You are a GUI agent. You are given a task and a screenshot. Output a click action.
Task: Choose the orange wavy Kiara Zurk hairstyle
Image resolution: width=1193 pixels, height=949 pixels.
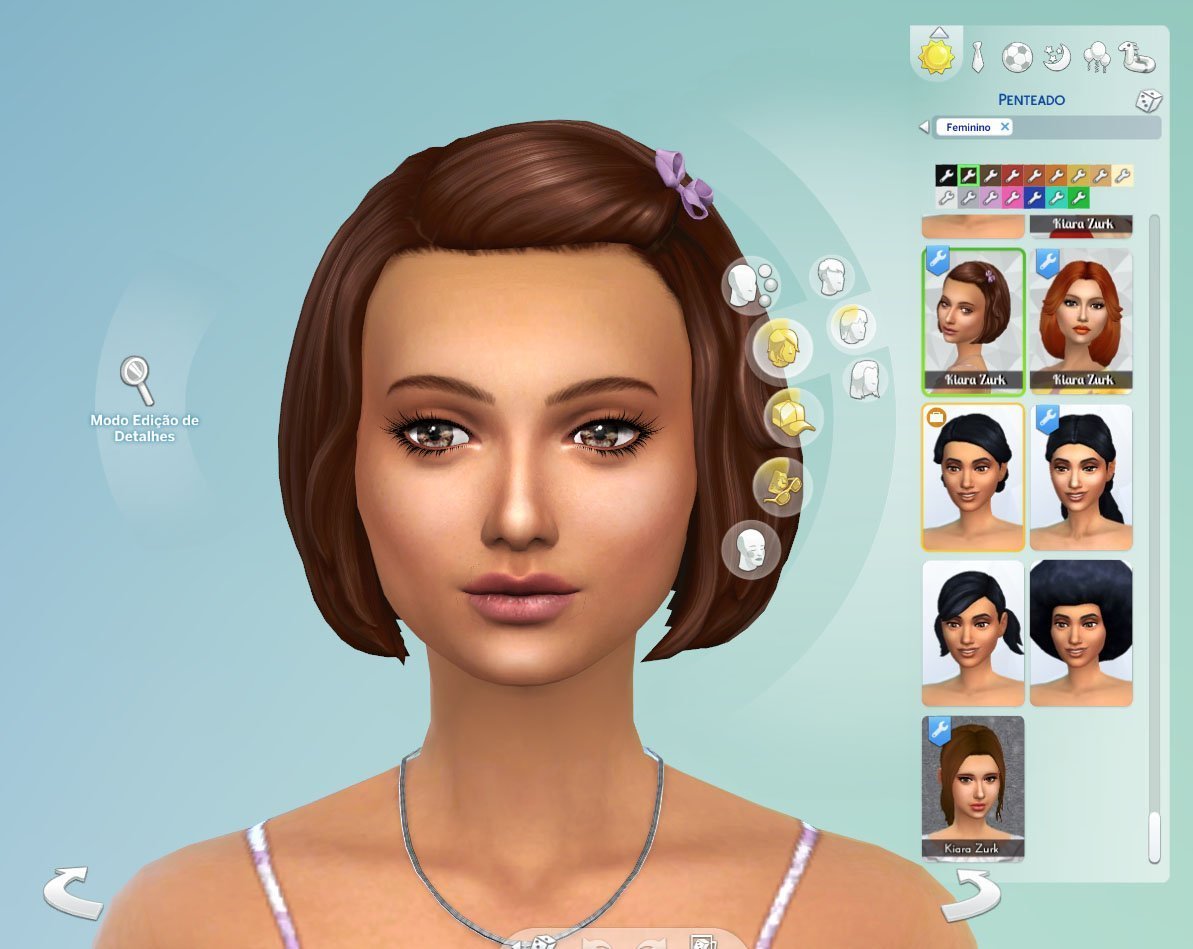1081,320
